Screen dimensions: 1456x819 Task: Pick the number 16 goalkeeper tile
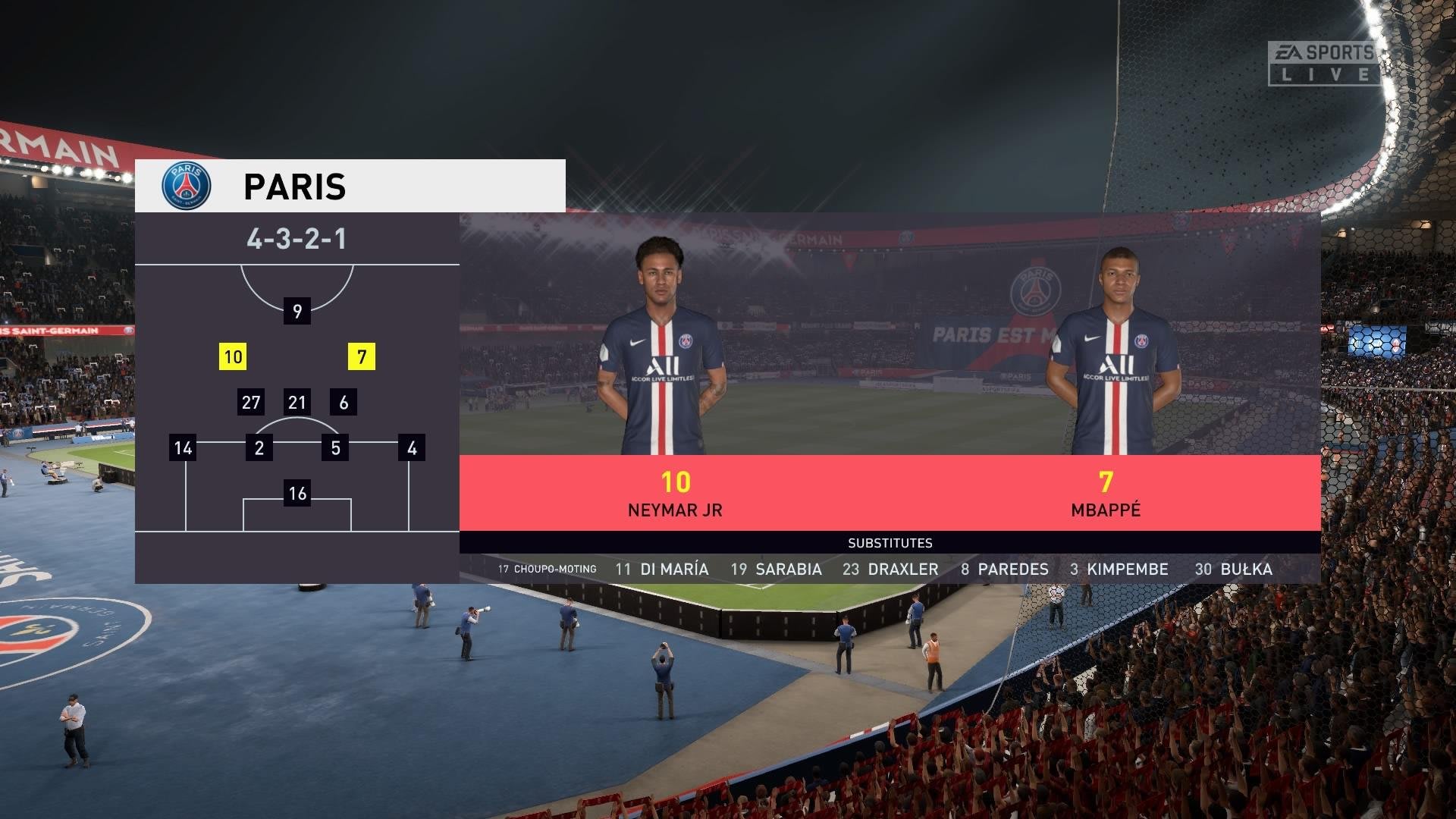click(297, 493)
